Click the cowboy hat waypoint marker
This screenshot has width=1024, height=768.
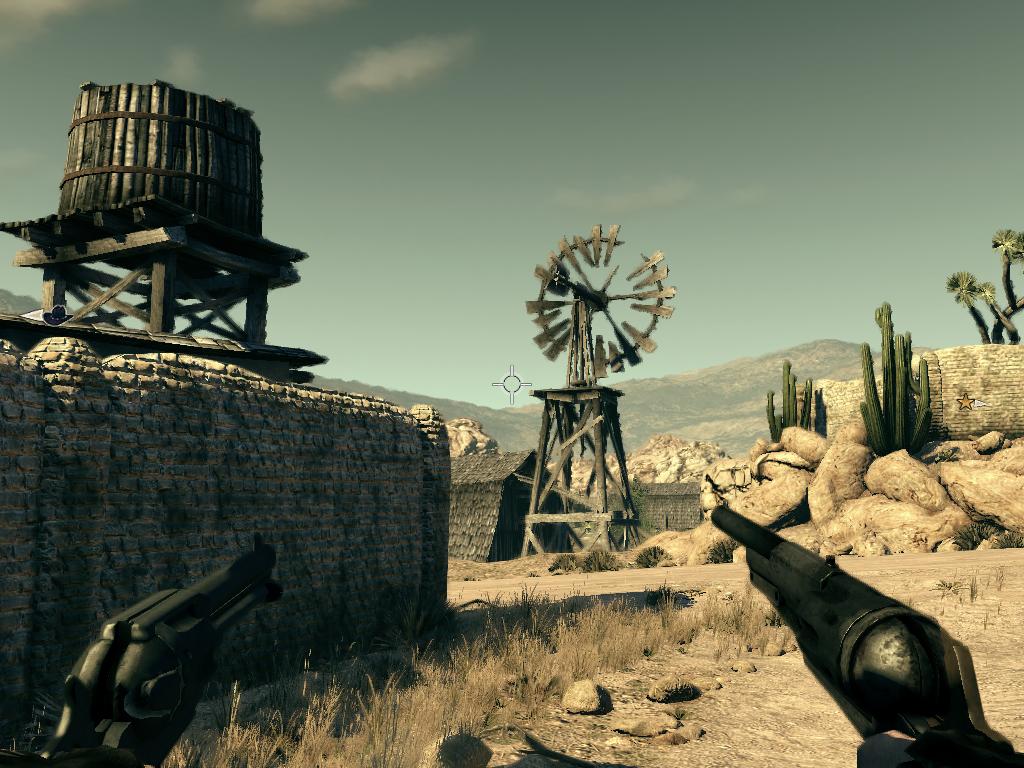pos(56,315)
